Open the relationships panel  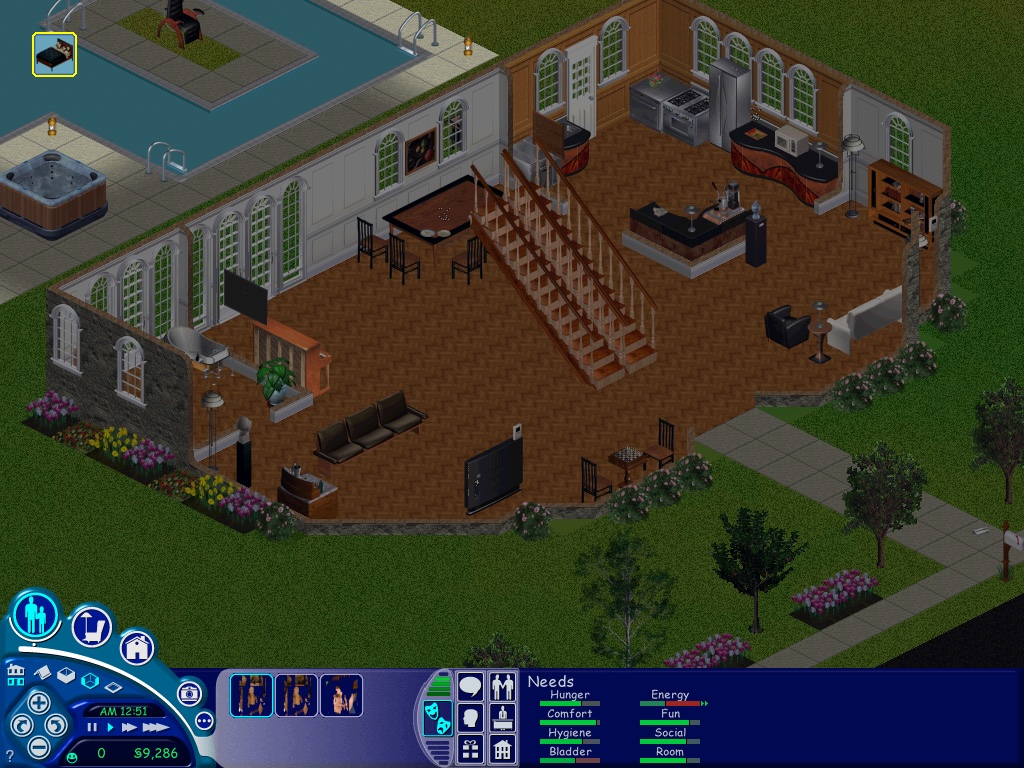(502, 687)
